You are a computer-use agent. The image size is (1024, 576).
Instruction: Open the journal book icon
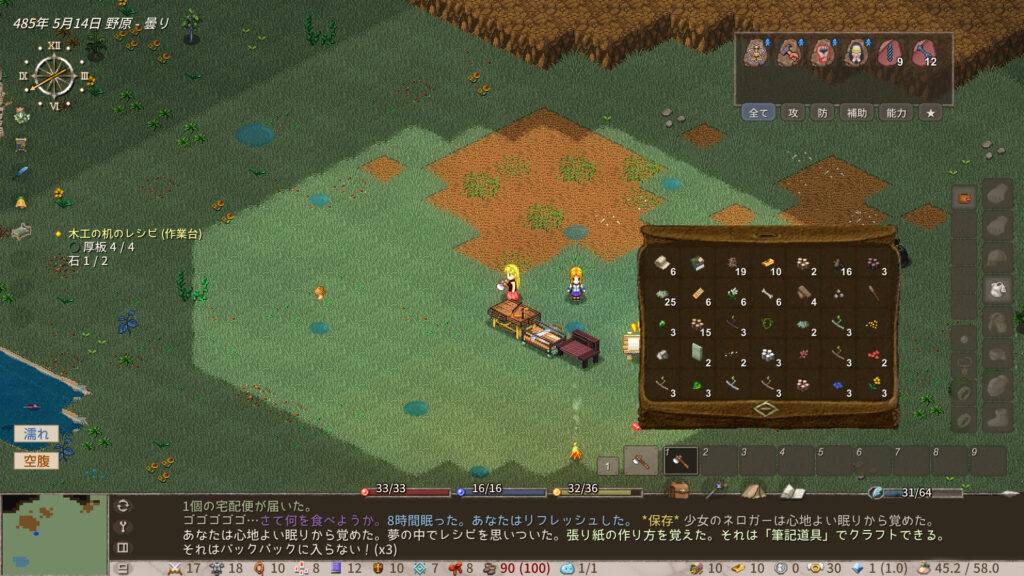(x=792, y=491)
